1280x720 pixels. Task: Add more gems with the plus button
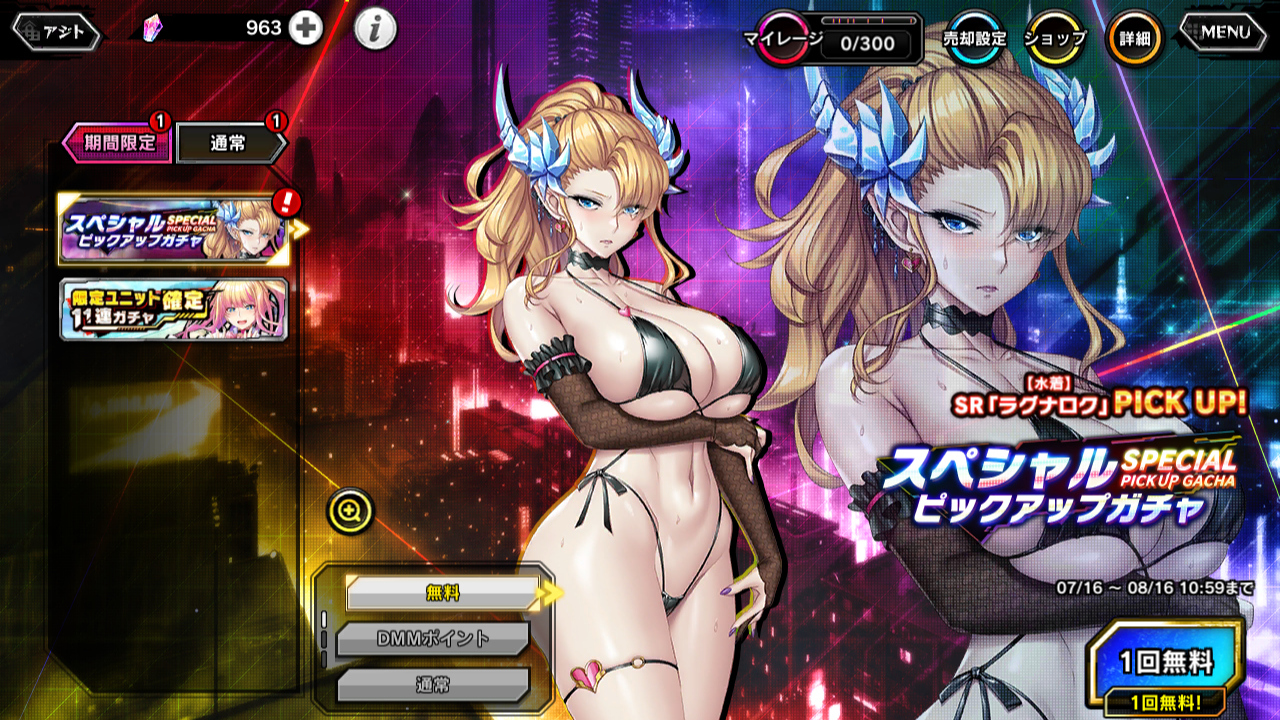point(306,29)
